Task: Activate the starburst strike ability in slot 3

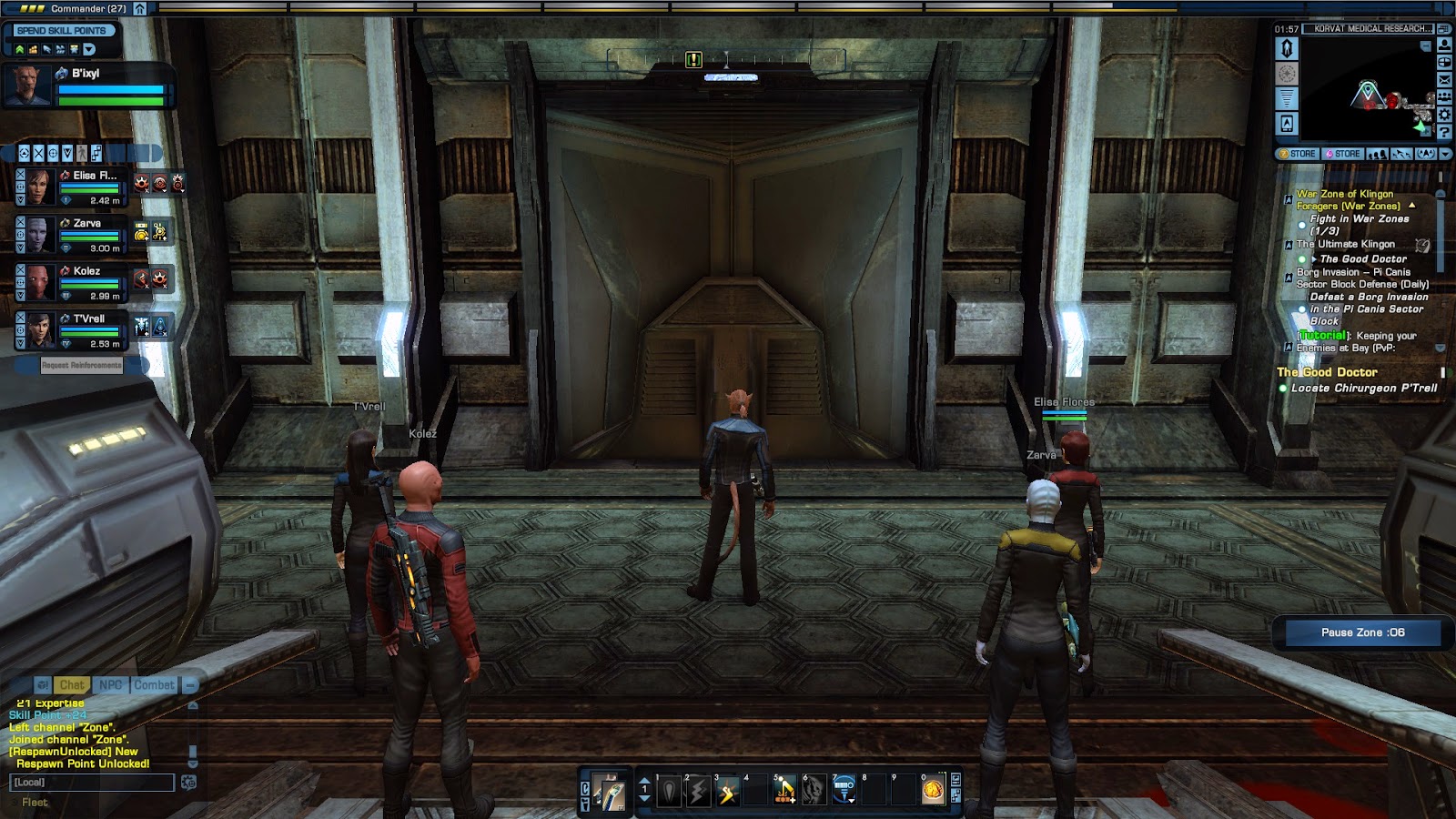Action: [x=727, y=792]
